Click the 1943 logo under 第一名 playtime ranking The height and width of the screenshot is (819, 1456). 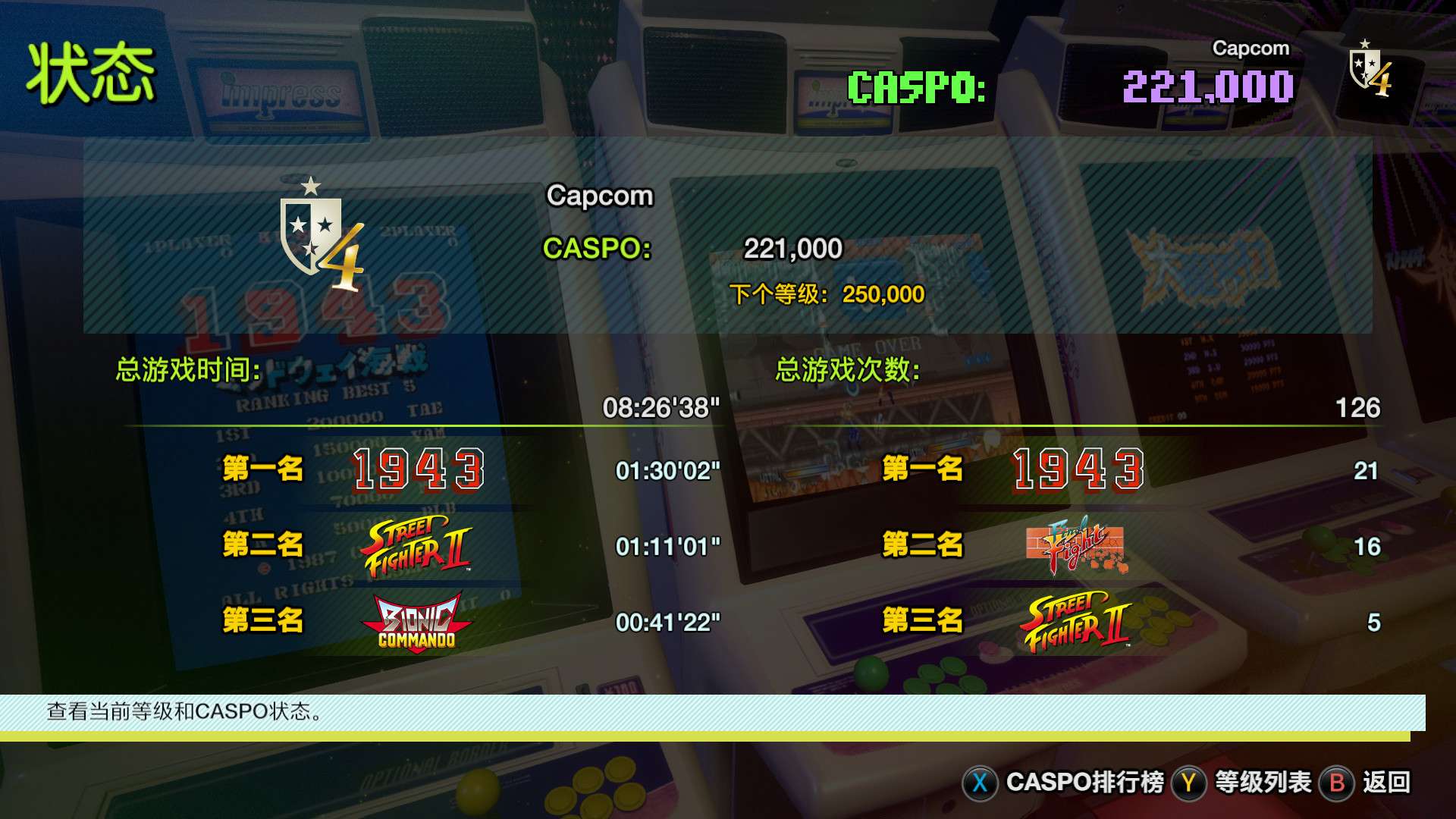(x=418, y=468)
